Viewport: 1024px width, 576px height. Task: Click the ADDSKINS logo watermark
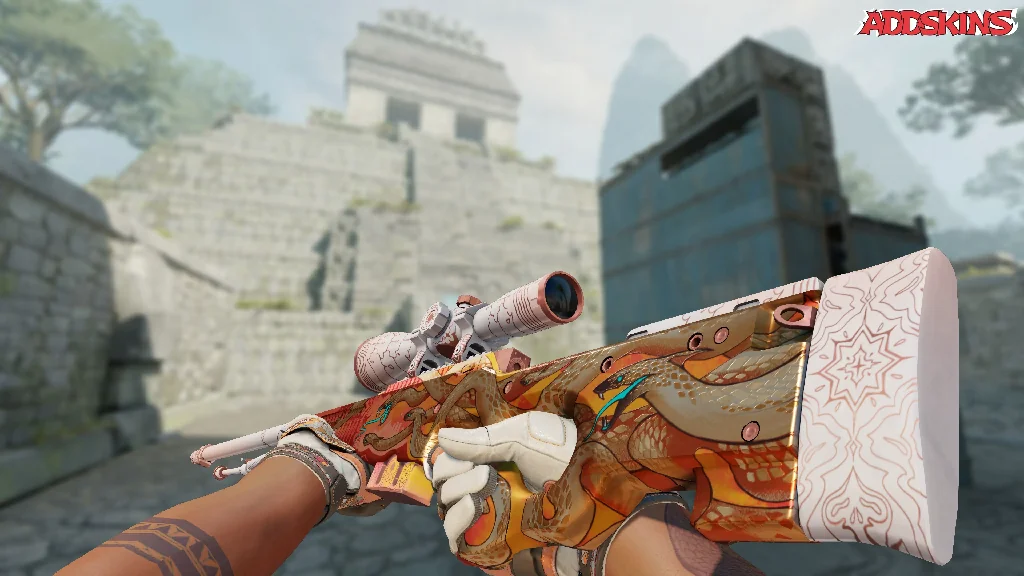(x=936, y=23)
